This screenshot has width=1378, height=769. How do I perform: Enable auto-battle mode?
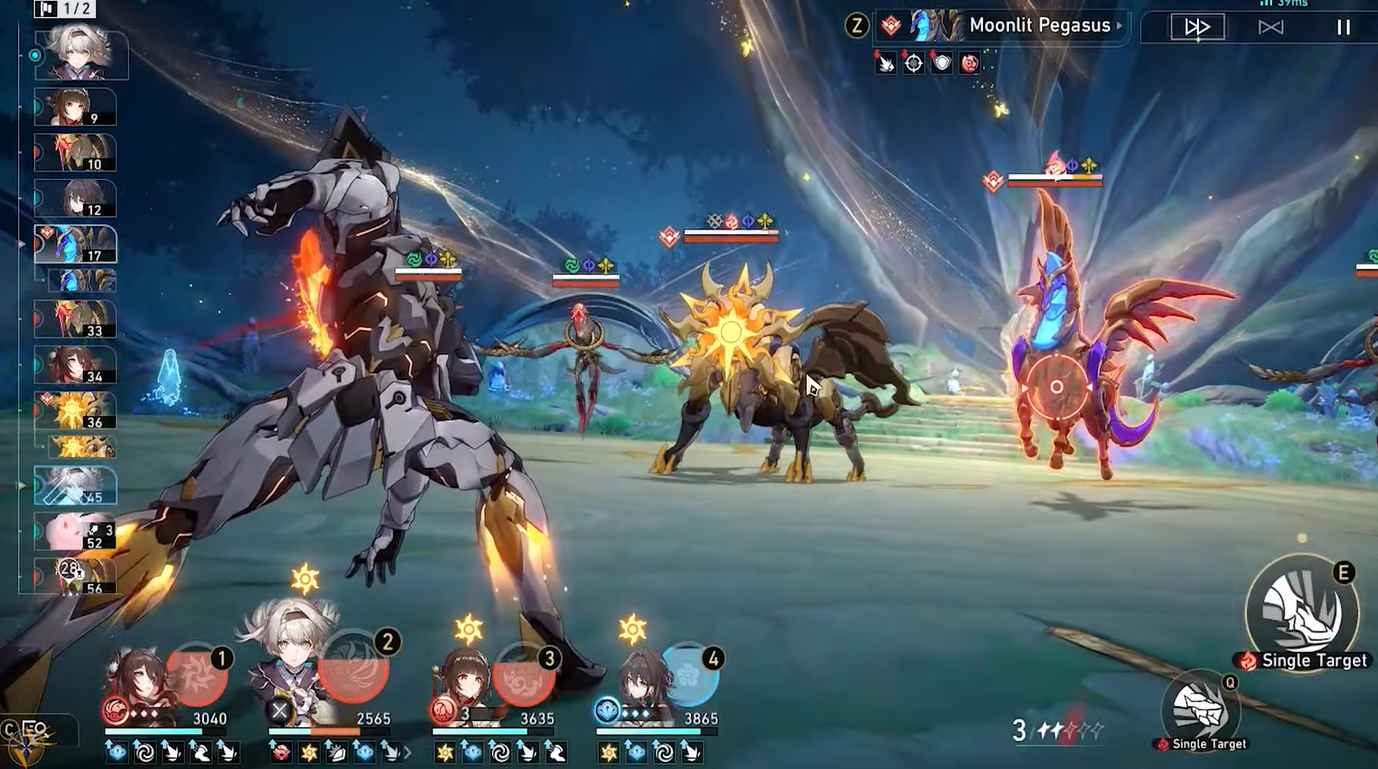[x=1271, y=26]
